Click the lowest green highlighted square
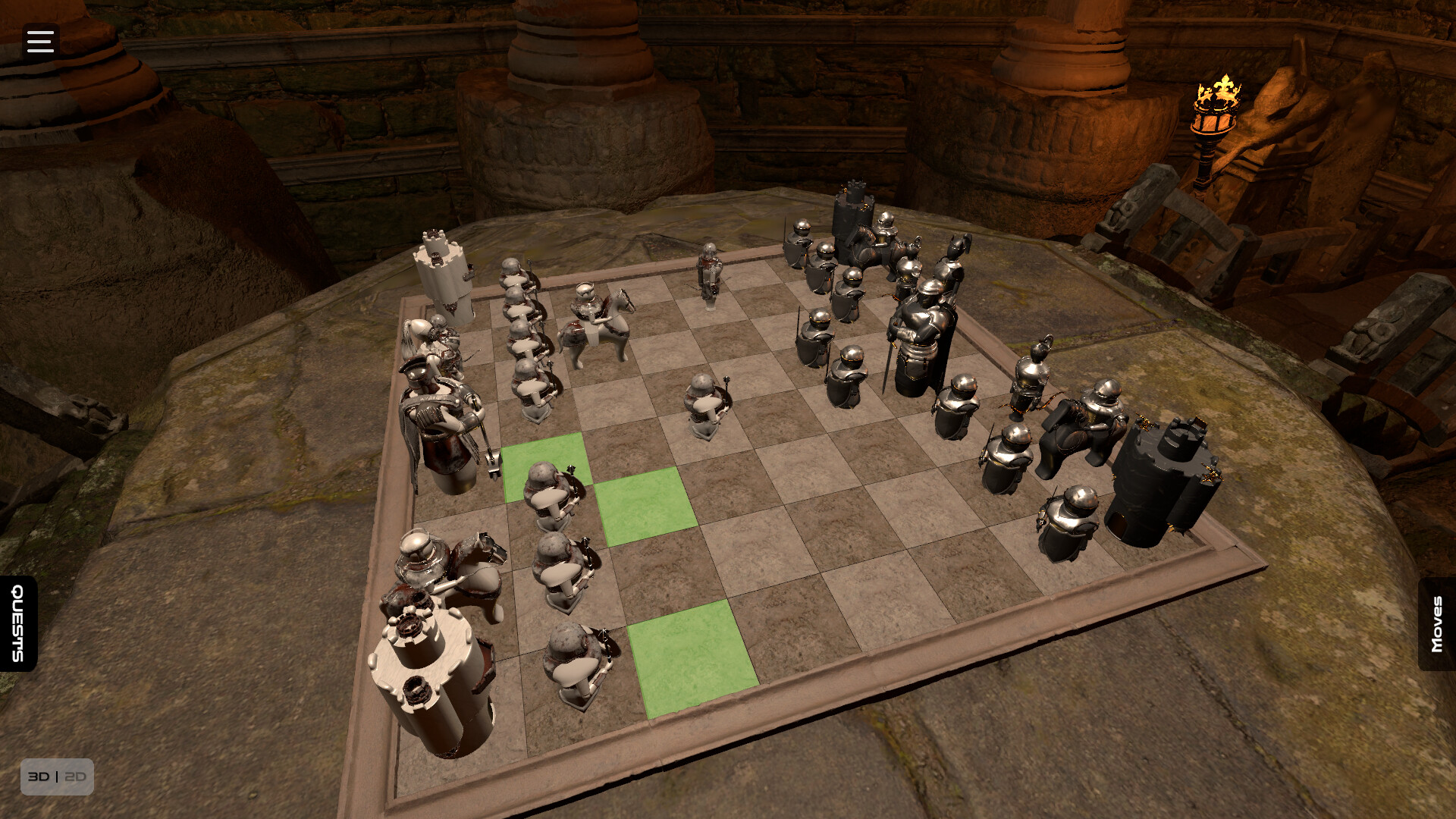Viewport: 1456px width, 819px height. point(692,658)
